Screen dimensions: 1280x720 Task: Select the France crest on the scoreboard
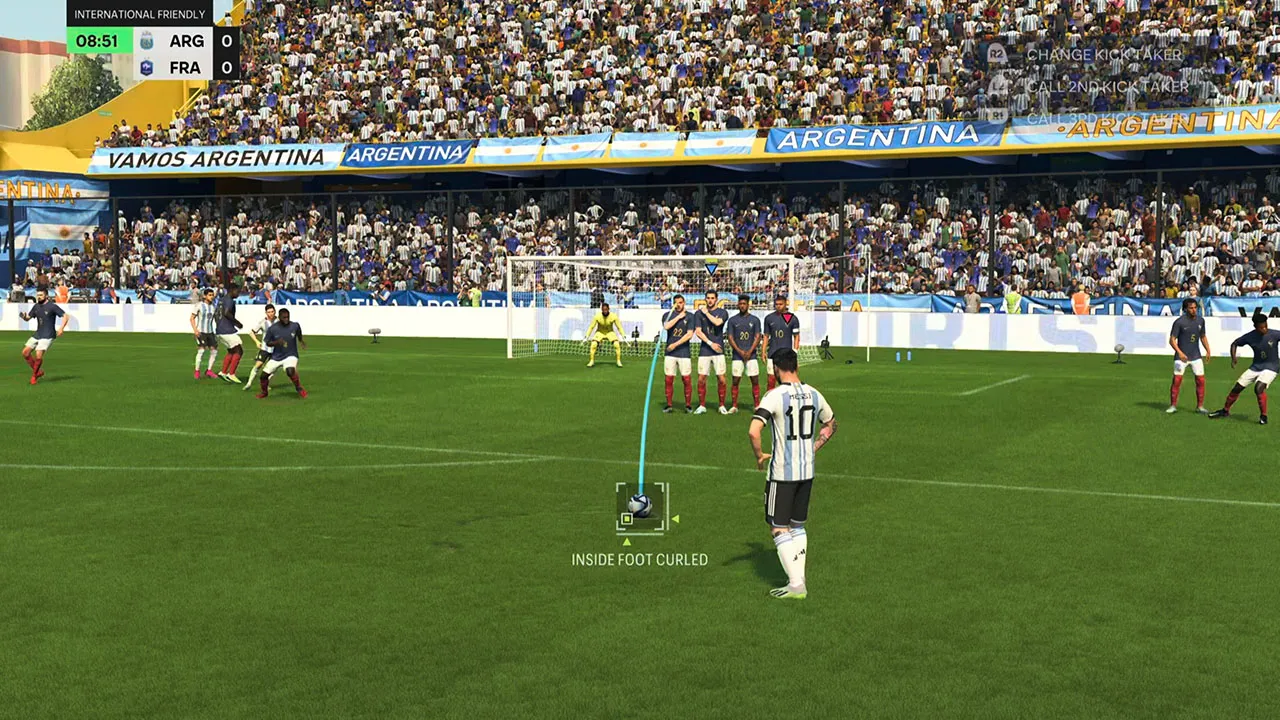[x=148, y=66]
